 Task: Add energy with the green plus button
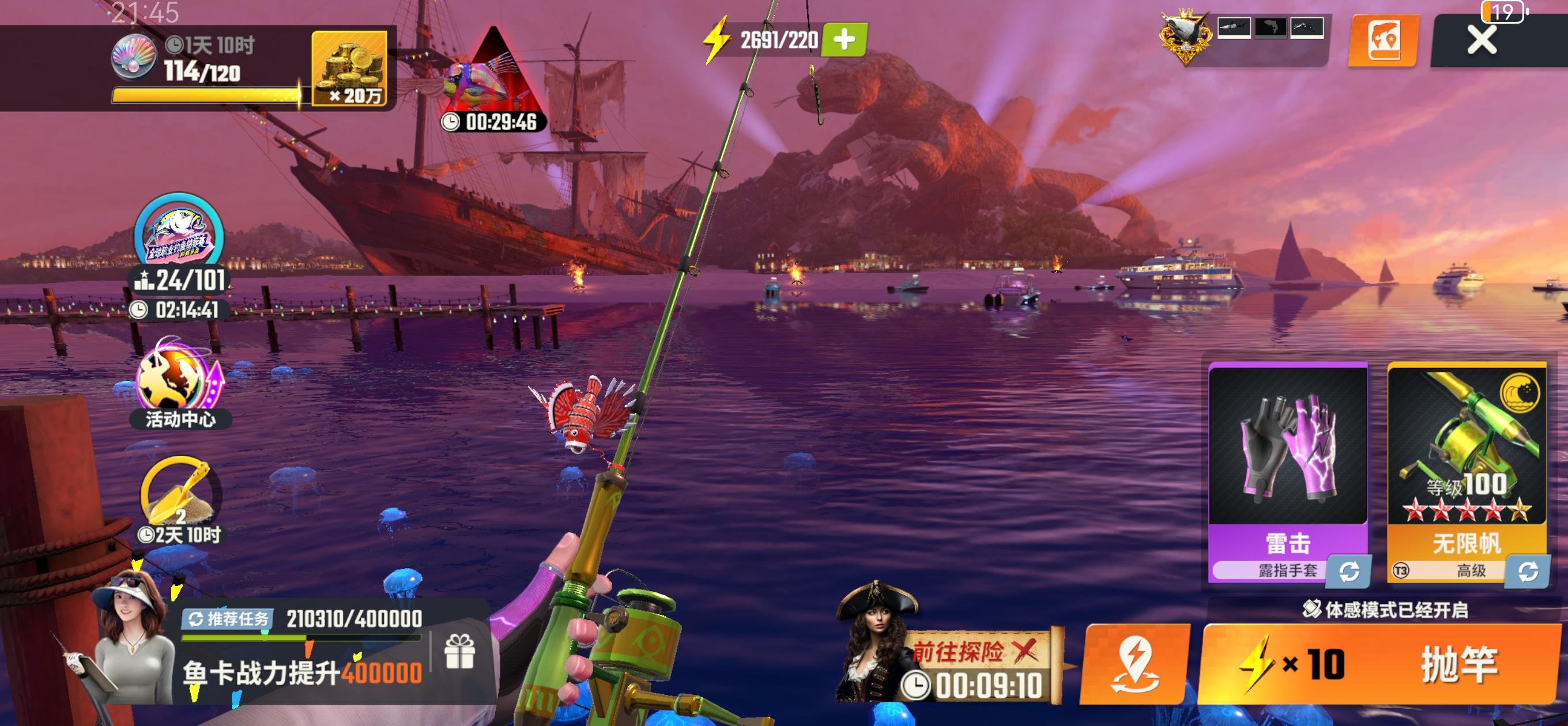(x=843, y=40)
